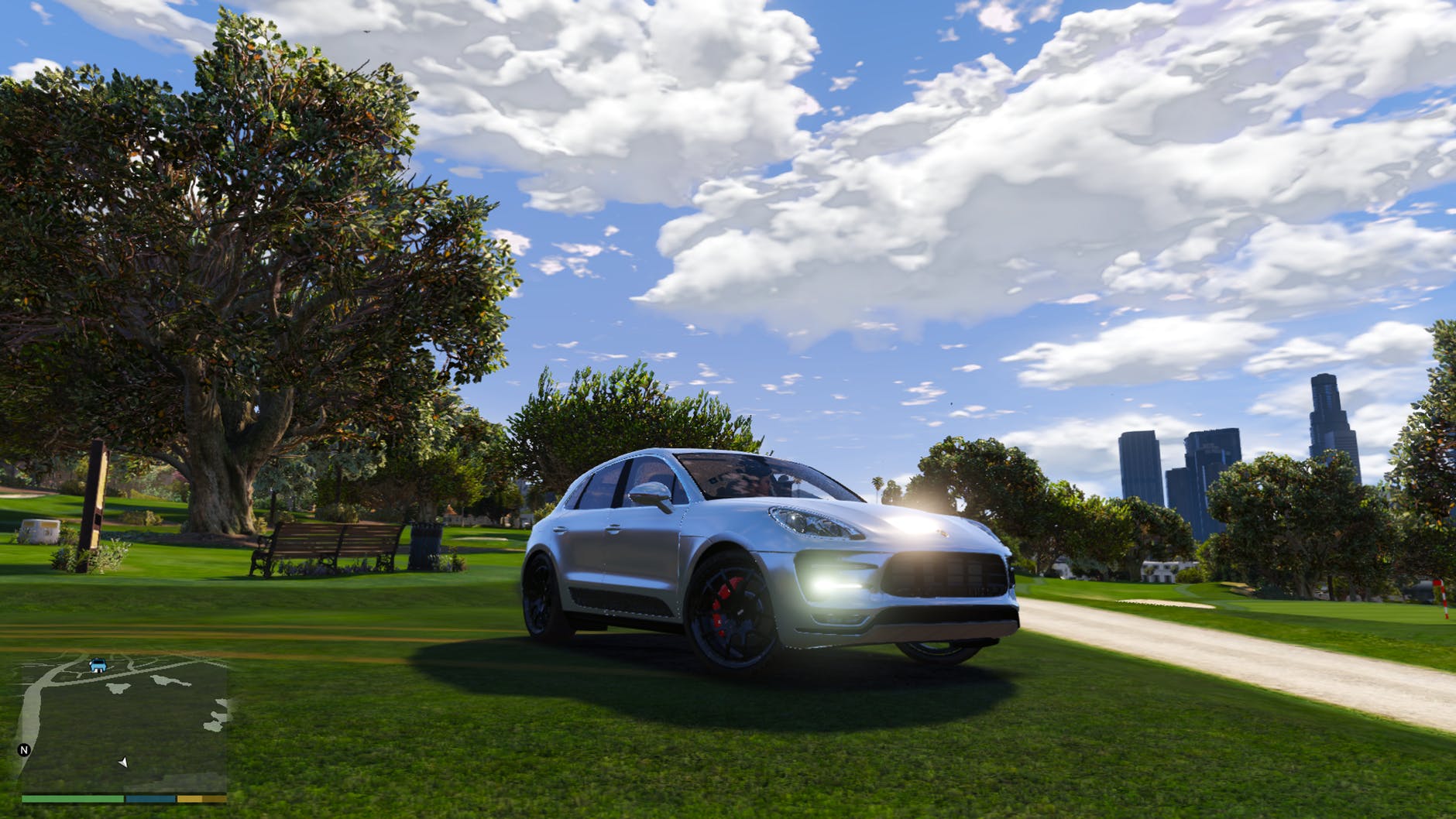Click the white player arrow on the minimap

[x=123, y=763]
